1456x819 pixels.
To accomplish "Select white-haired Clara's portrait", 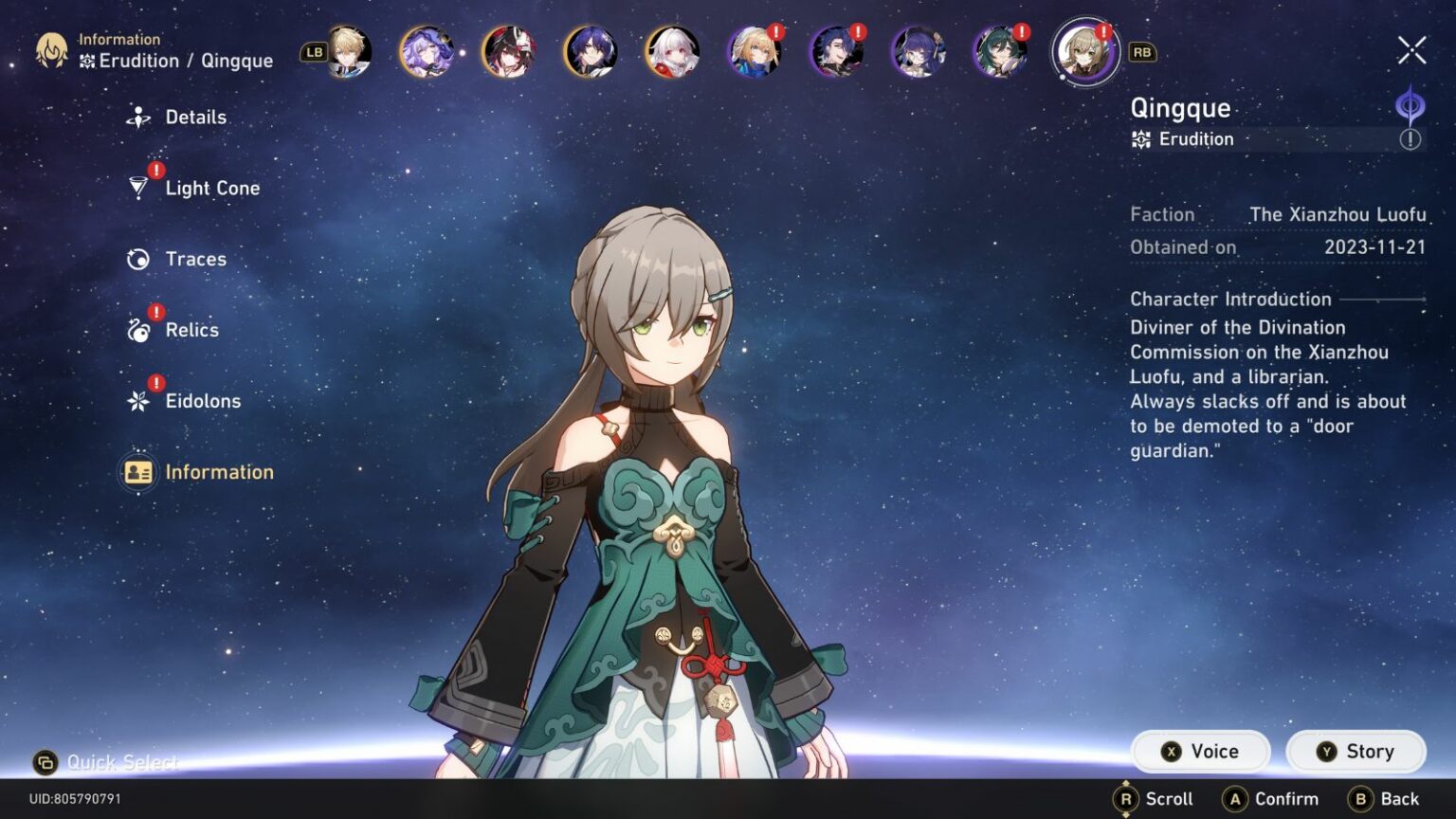I will click(x=672, y=52).
